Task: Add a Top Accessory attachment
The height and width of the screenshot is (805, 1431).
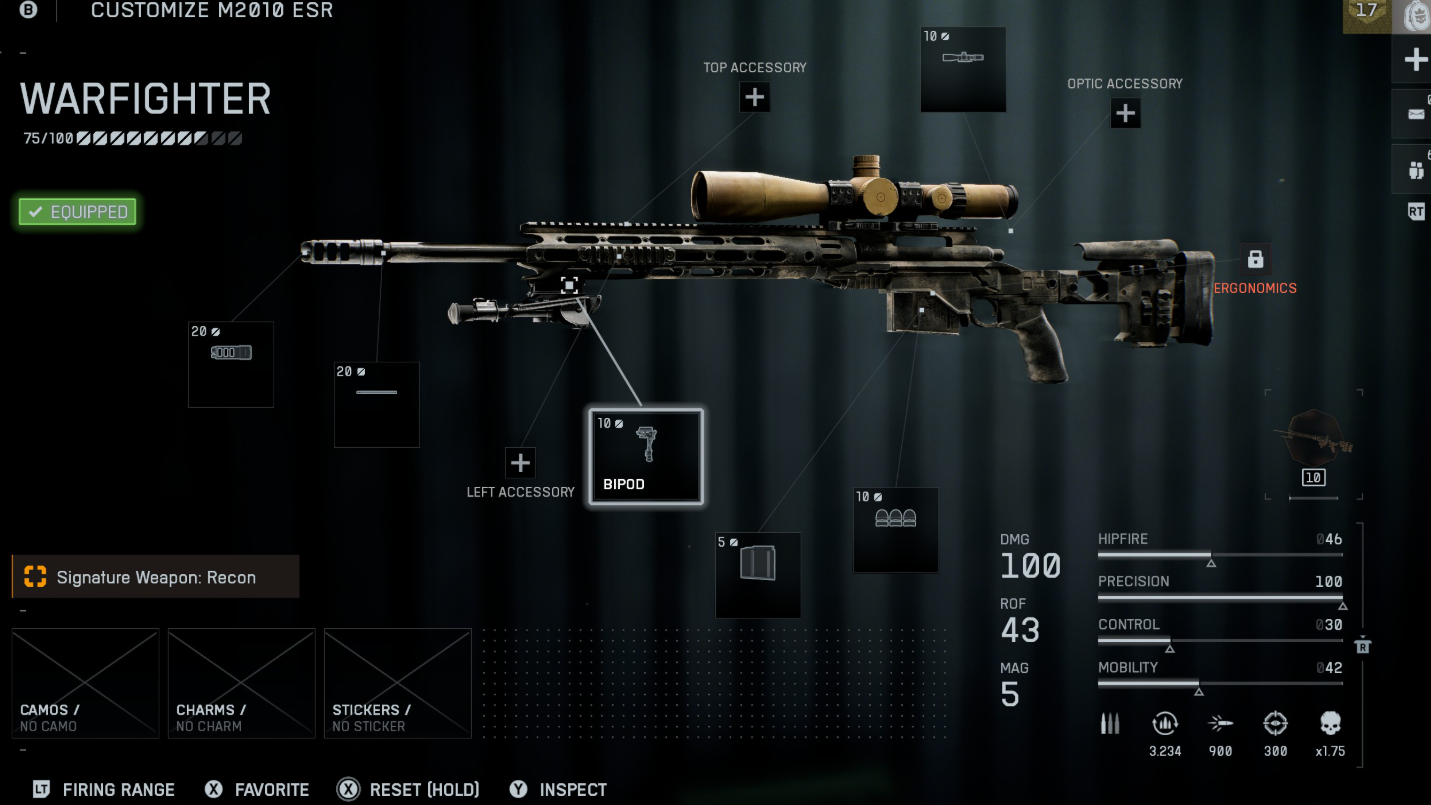Action: (755, 97)
